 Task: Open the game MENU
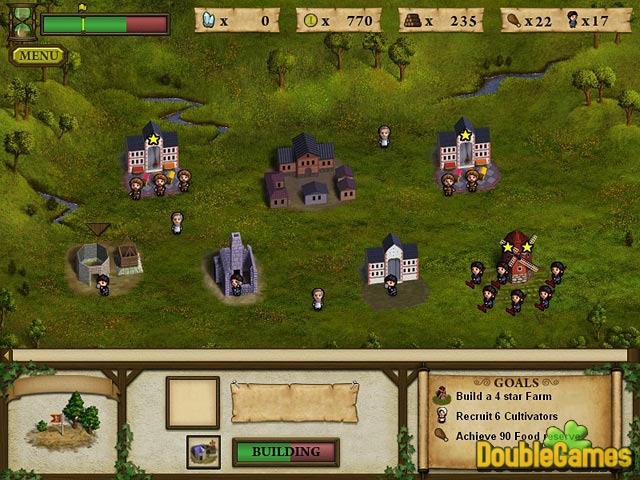tap(38, 56)
